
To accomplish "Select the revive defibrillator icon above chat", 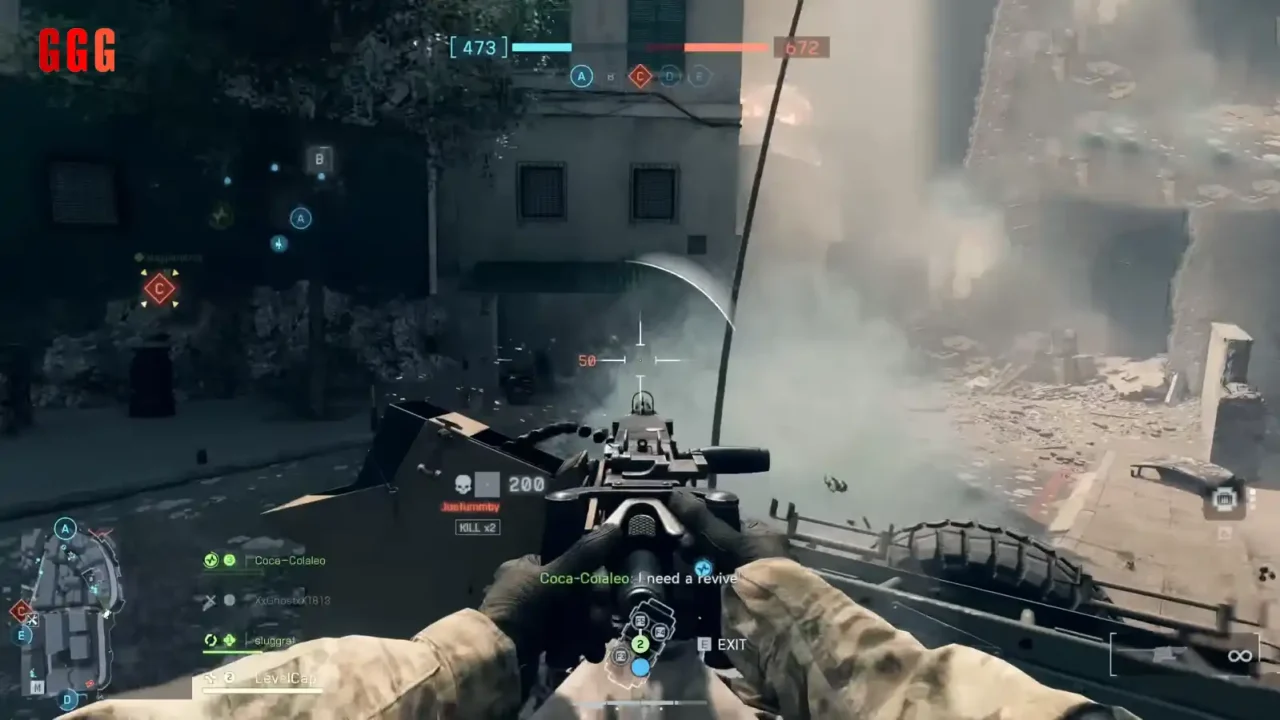I will 702,568.
